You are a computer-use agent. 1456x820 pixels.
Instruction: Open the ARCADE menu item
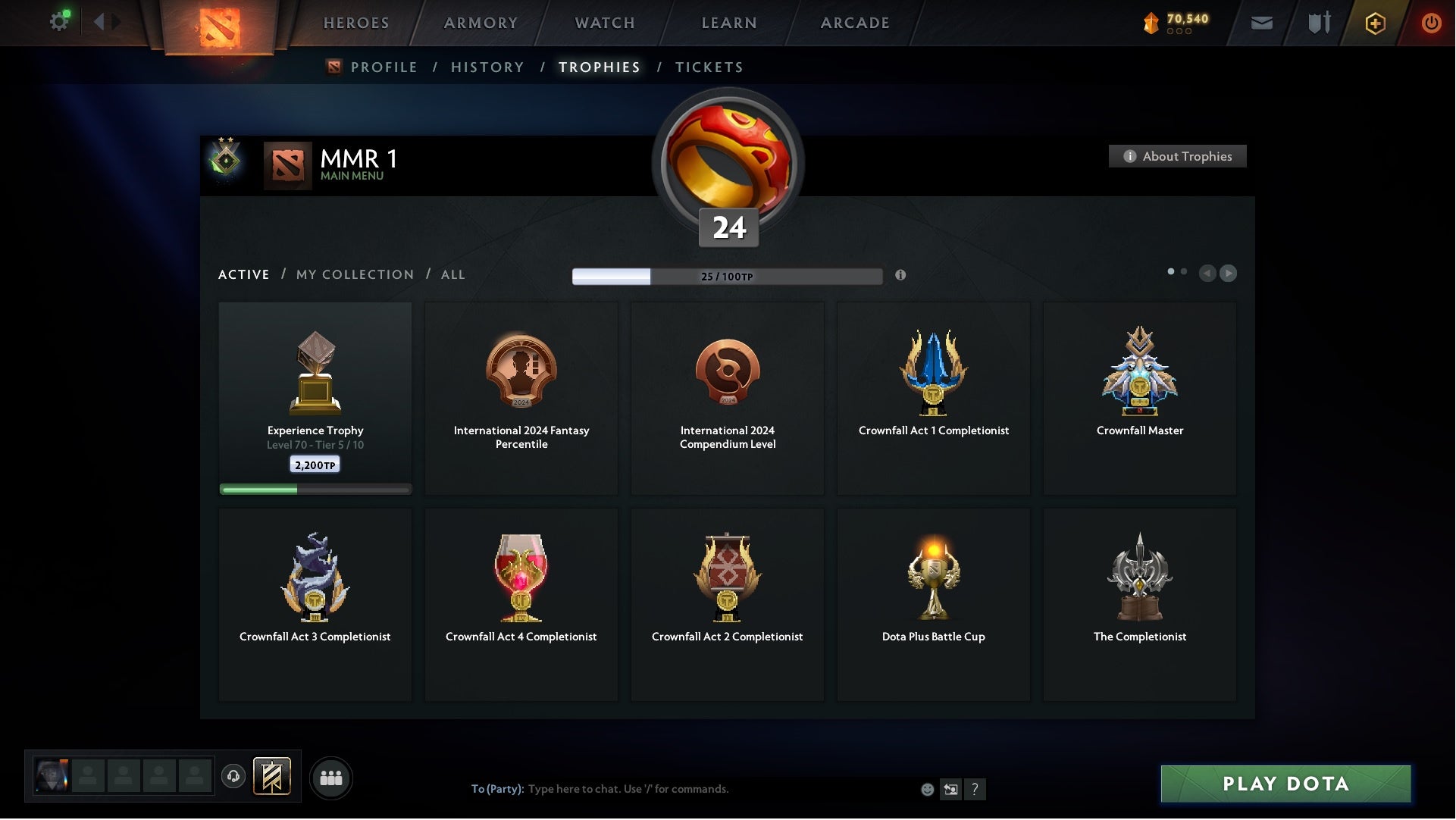853,23
